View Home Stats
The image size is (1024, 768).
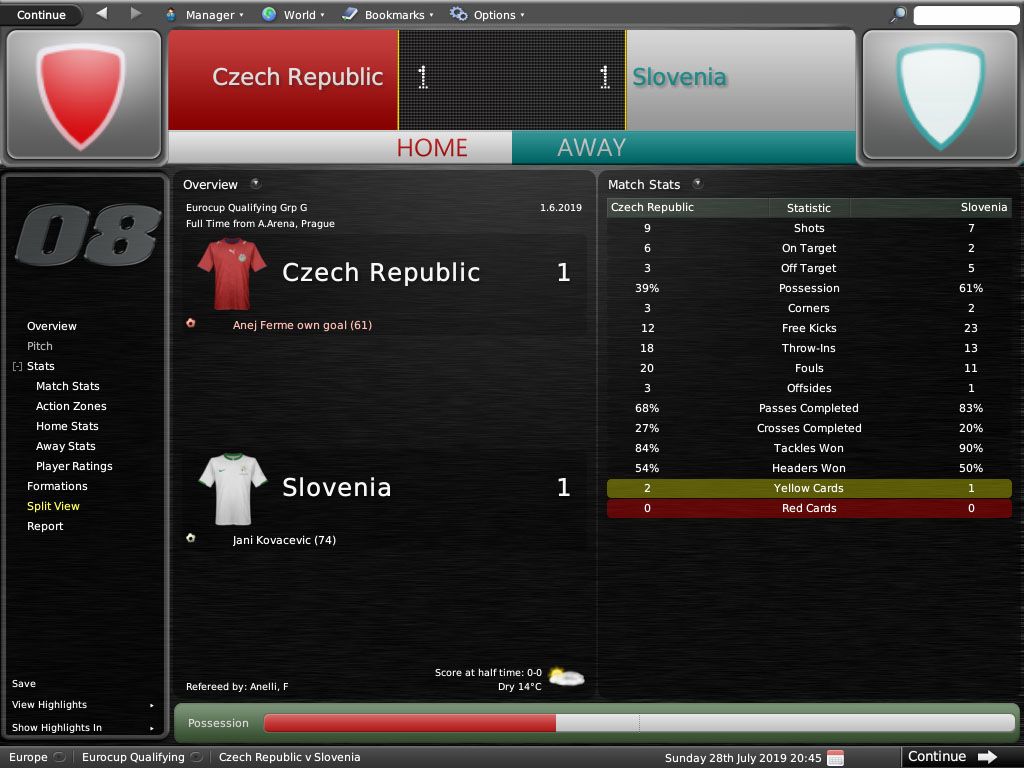pos(67,426)
